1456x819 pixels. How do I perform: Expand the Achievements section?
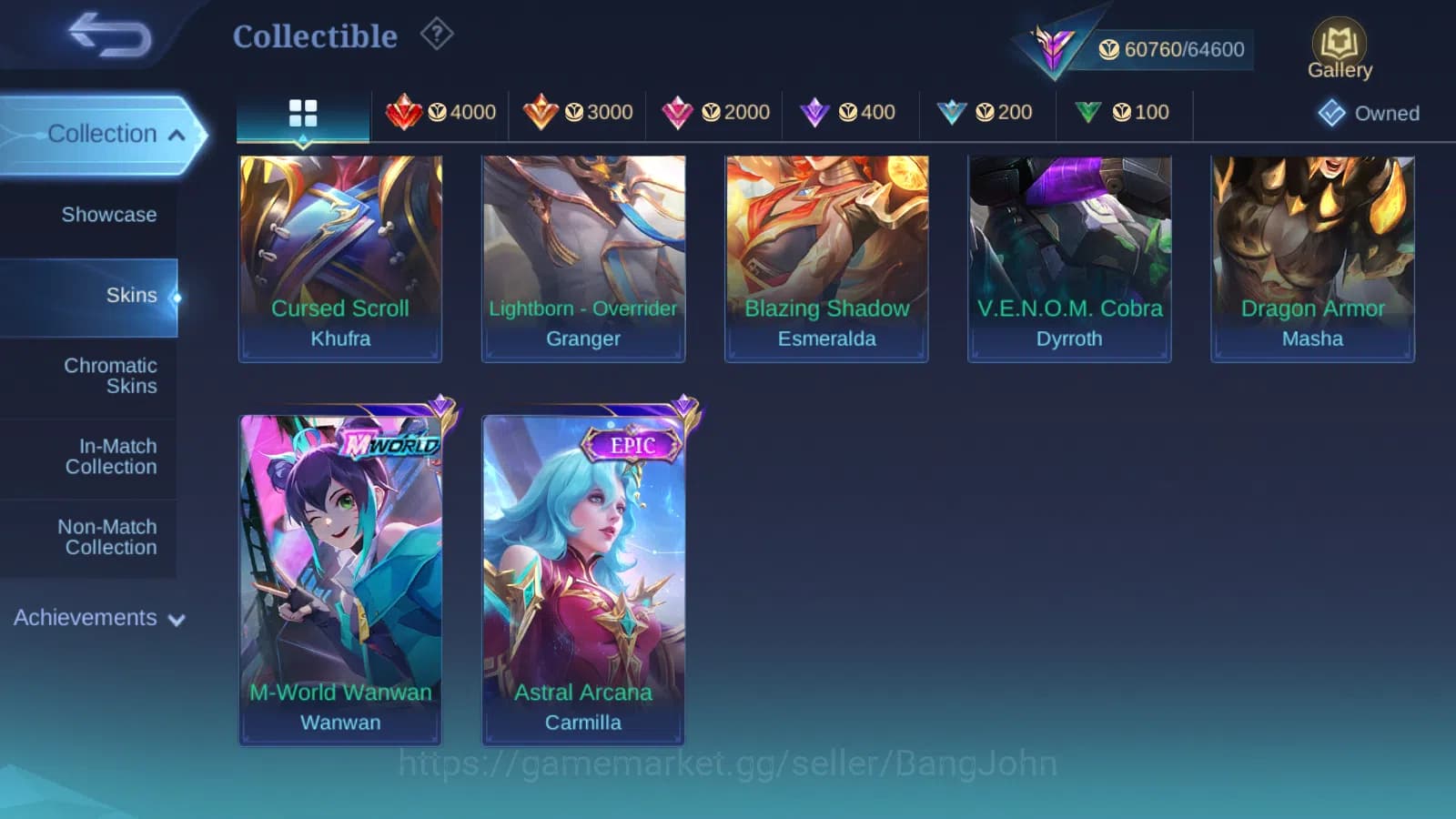pos(86,618)
